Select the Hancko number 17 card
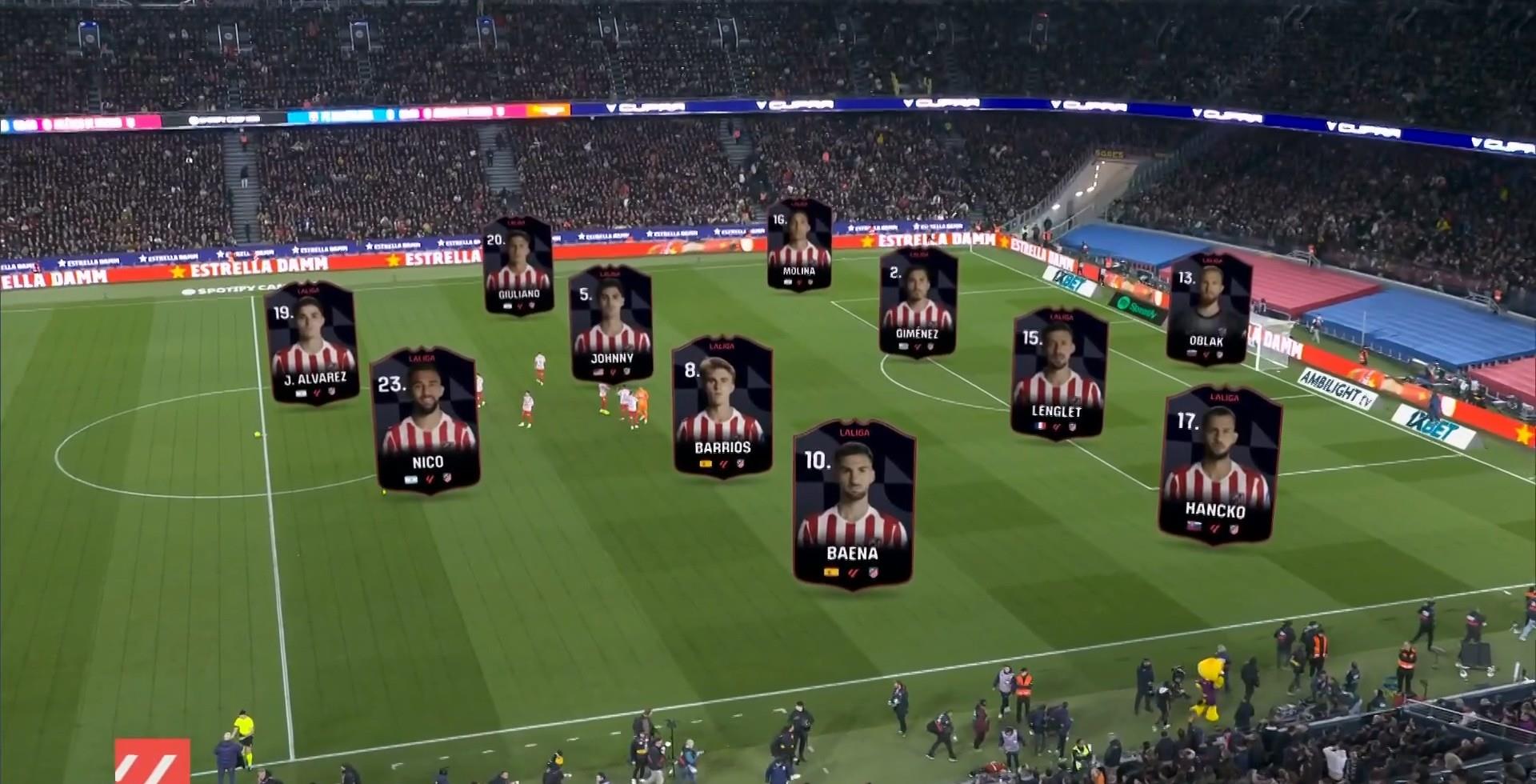 pyautogui.click(x=1218, y=466)
